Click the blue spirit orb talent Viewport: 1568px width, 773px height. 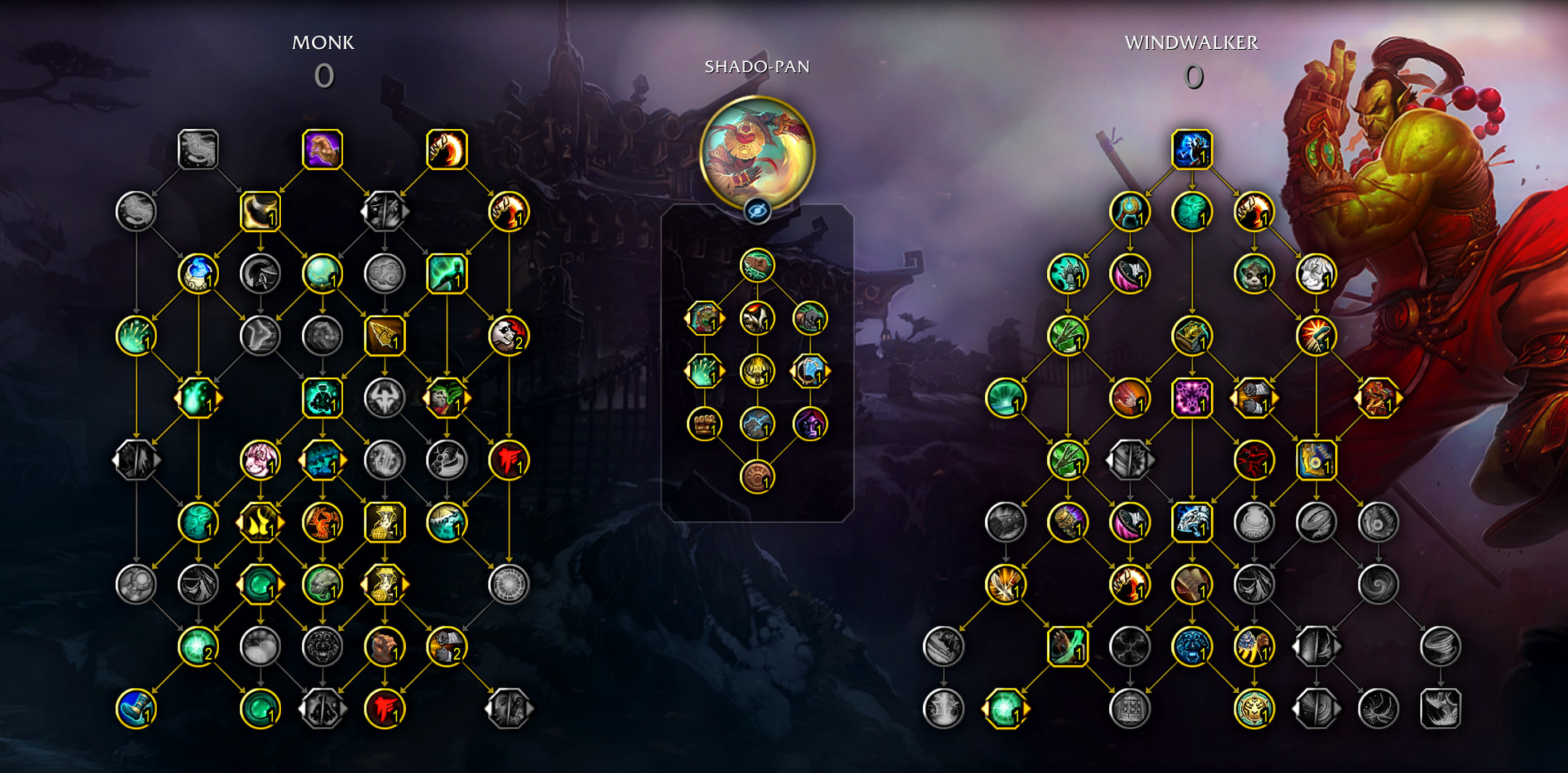(x=198, y=274)
